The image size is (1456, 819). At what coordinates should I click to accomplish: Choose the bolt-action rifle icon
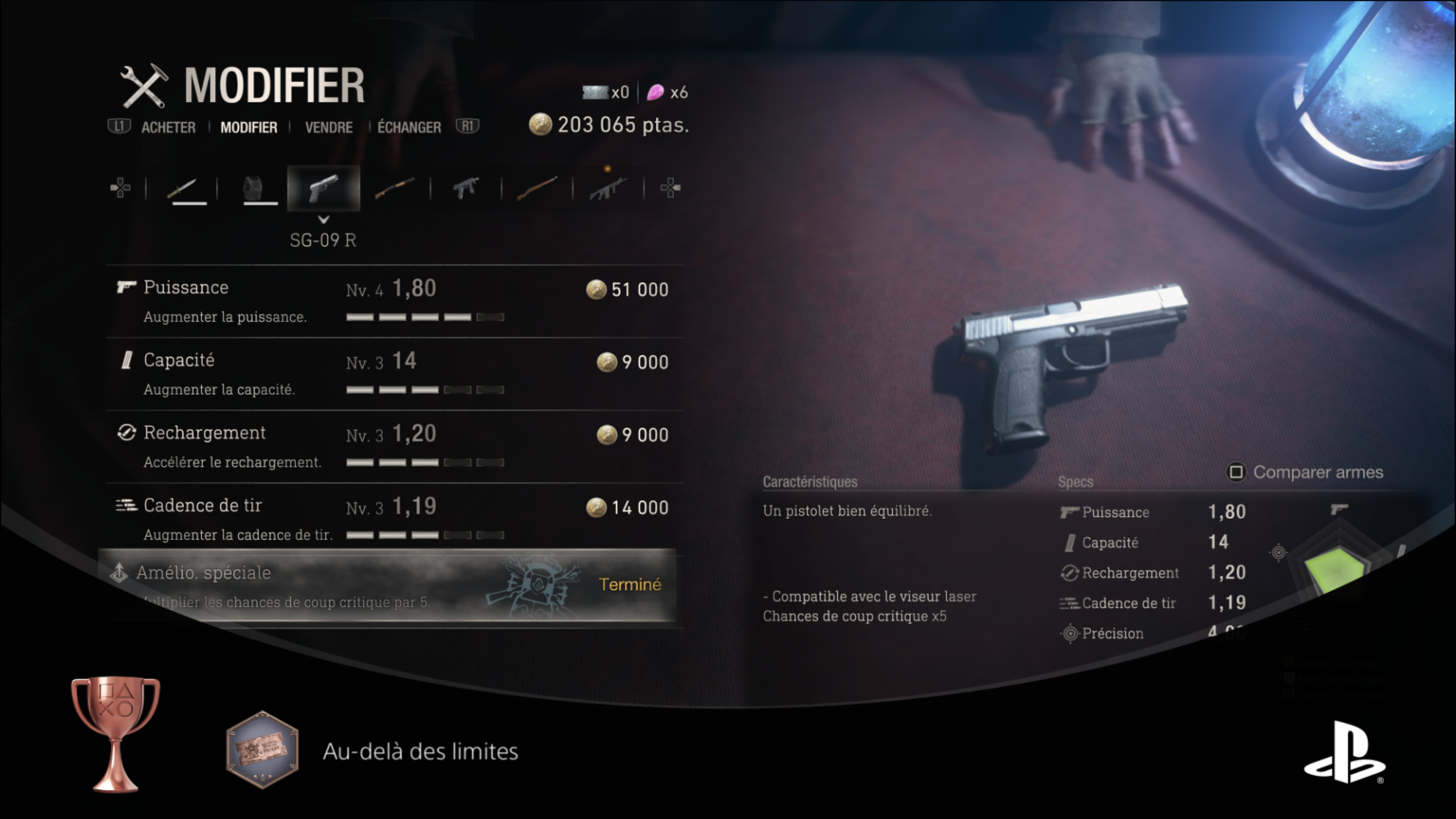tap(537, 188)
